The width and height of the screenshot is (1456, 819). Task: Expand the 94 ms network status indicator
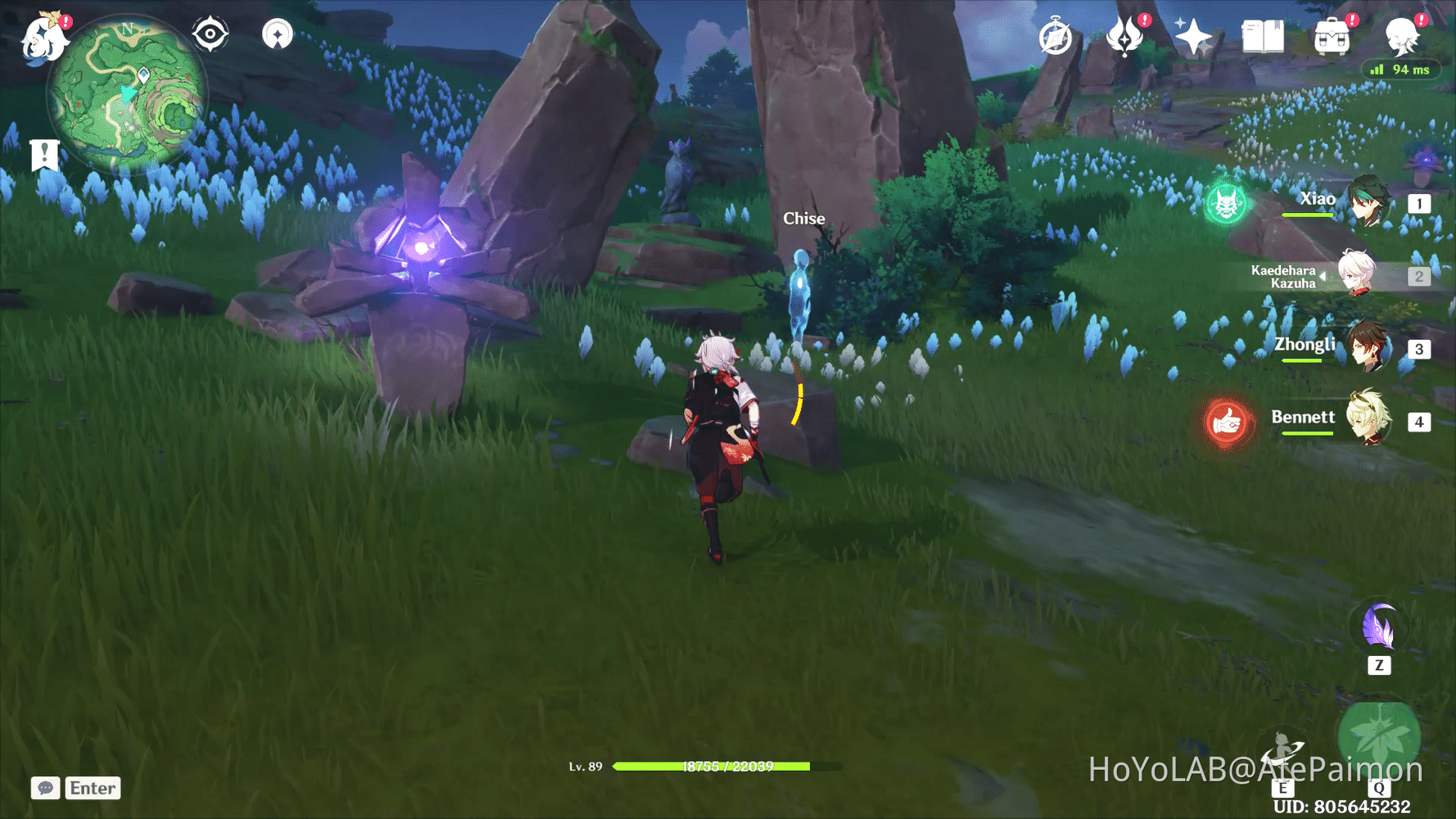(x=1400, y=70)
